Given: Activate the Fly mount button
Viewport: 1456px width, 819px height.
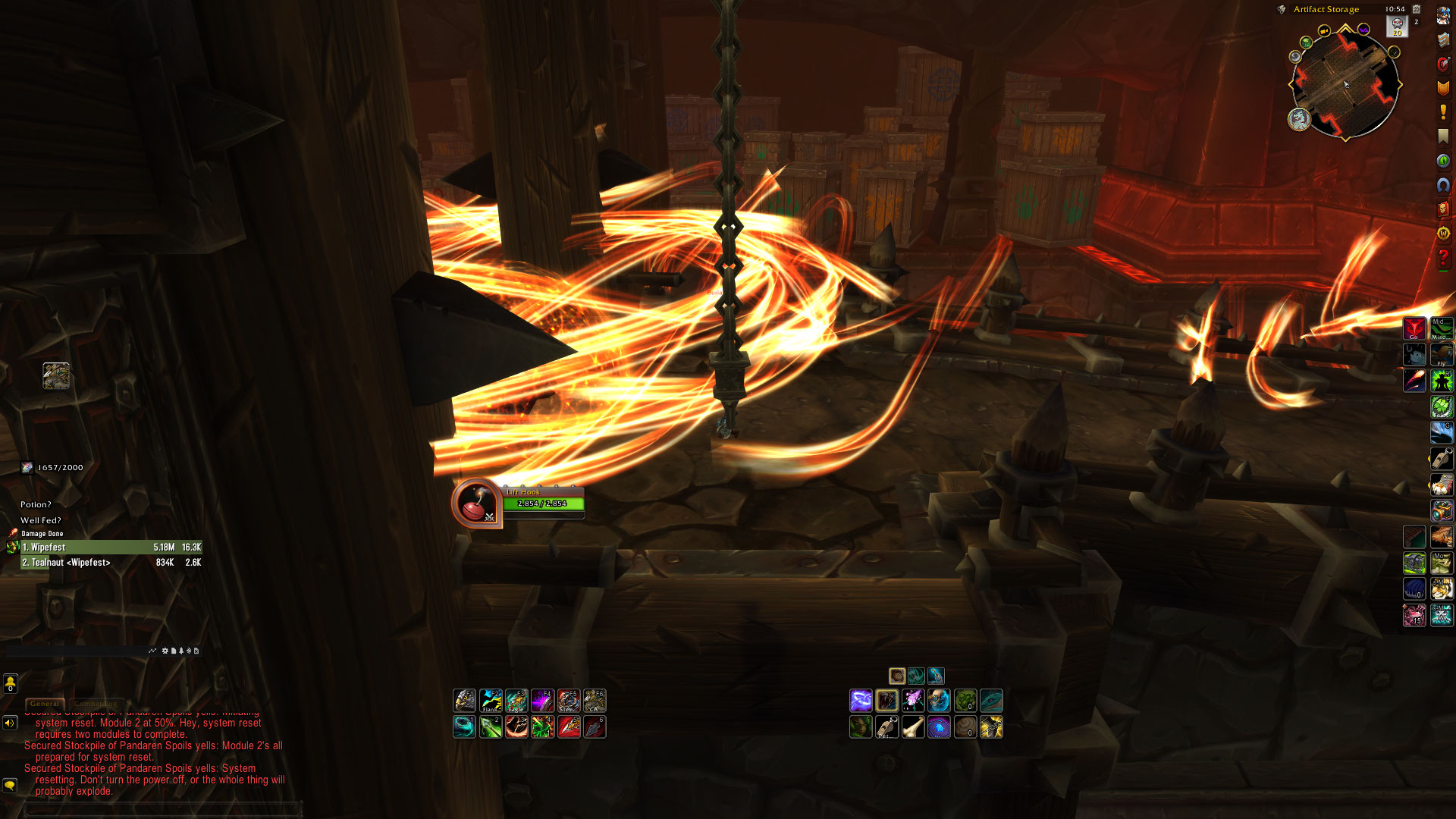Looking at the screenshot, I should [1441, 354].
